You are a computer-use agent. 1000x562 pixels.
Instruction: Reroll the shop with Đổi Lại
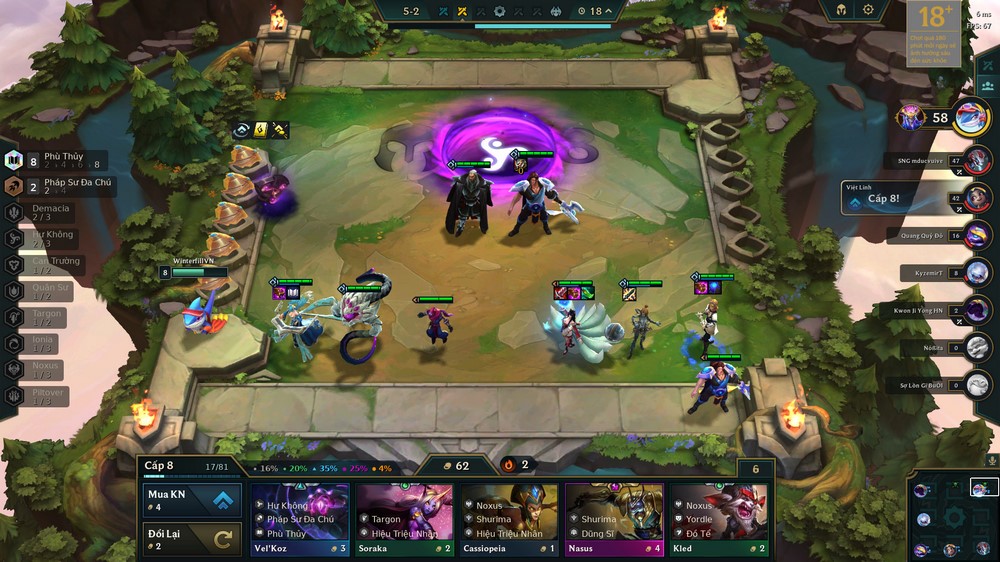click(x=191, y=540)
